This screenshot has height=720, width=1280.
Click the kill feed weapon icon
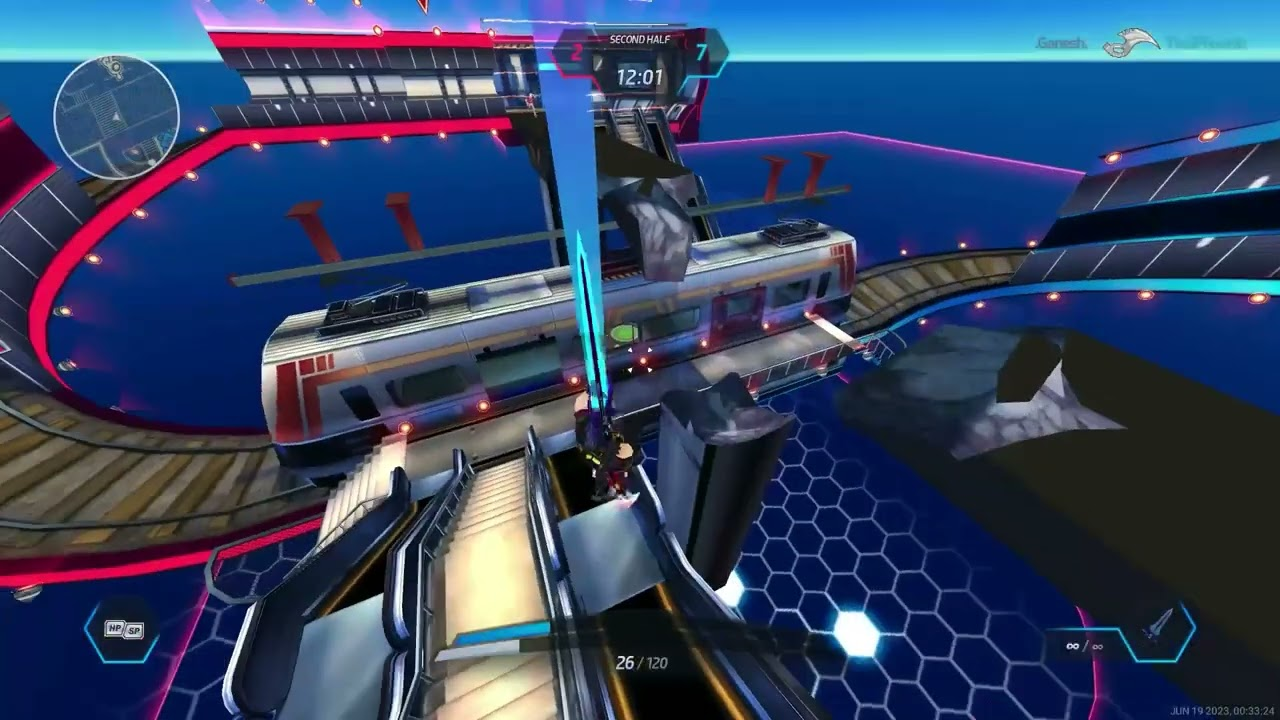click(x=1130, y=44)
